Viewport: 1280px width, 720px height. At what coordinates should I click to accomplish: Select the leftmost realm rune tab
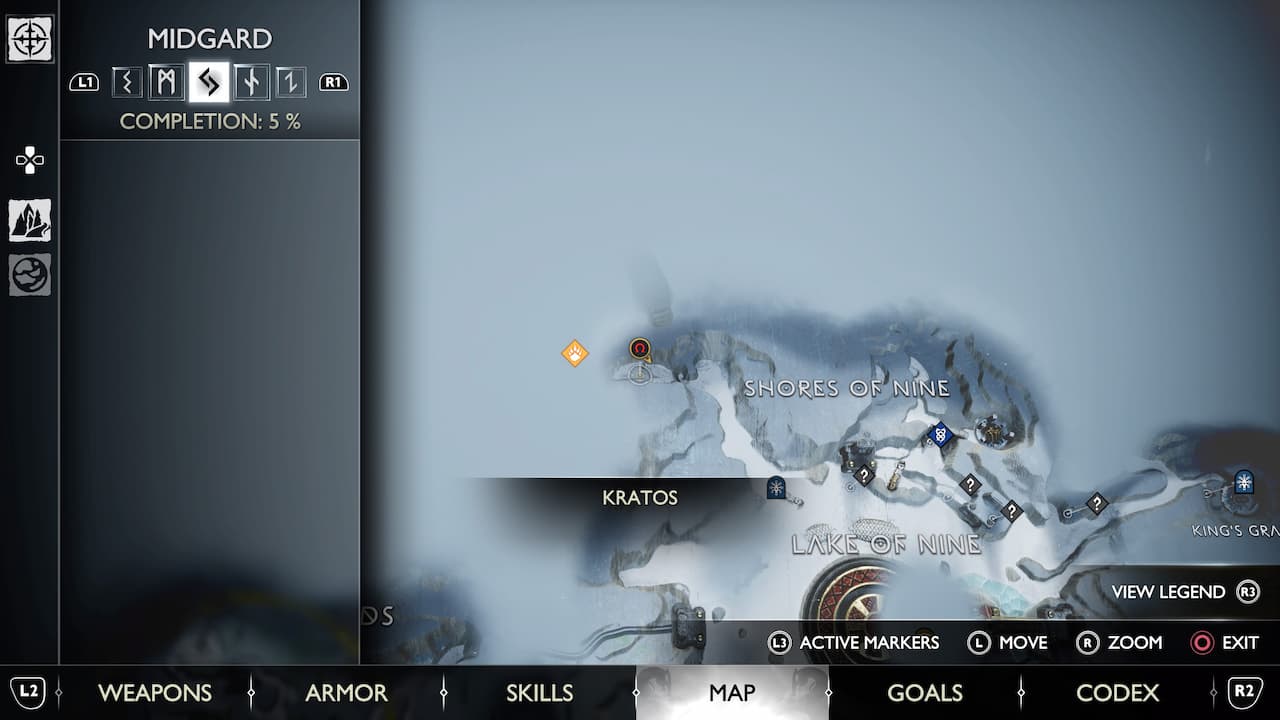126,83
